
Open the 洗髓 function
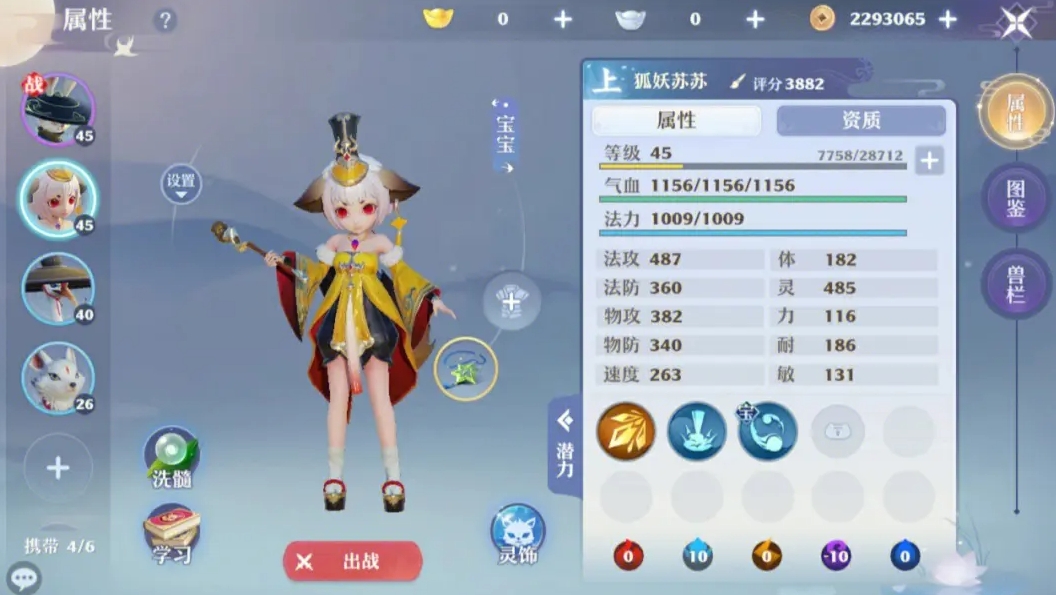point(172,459)
